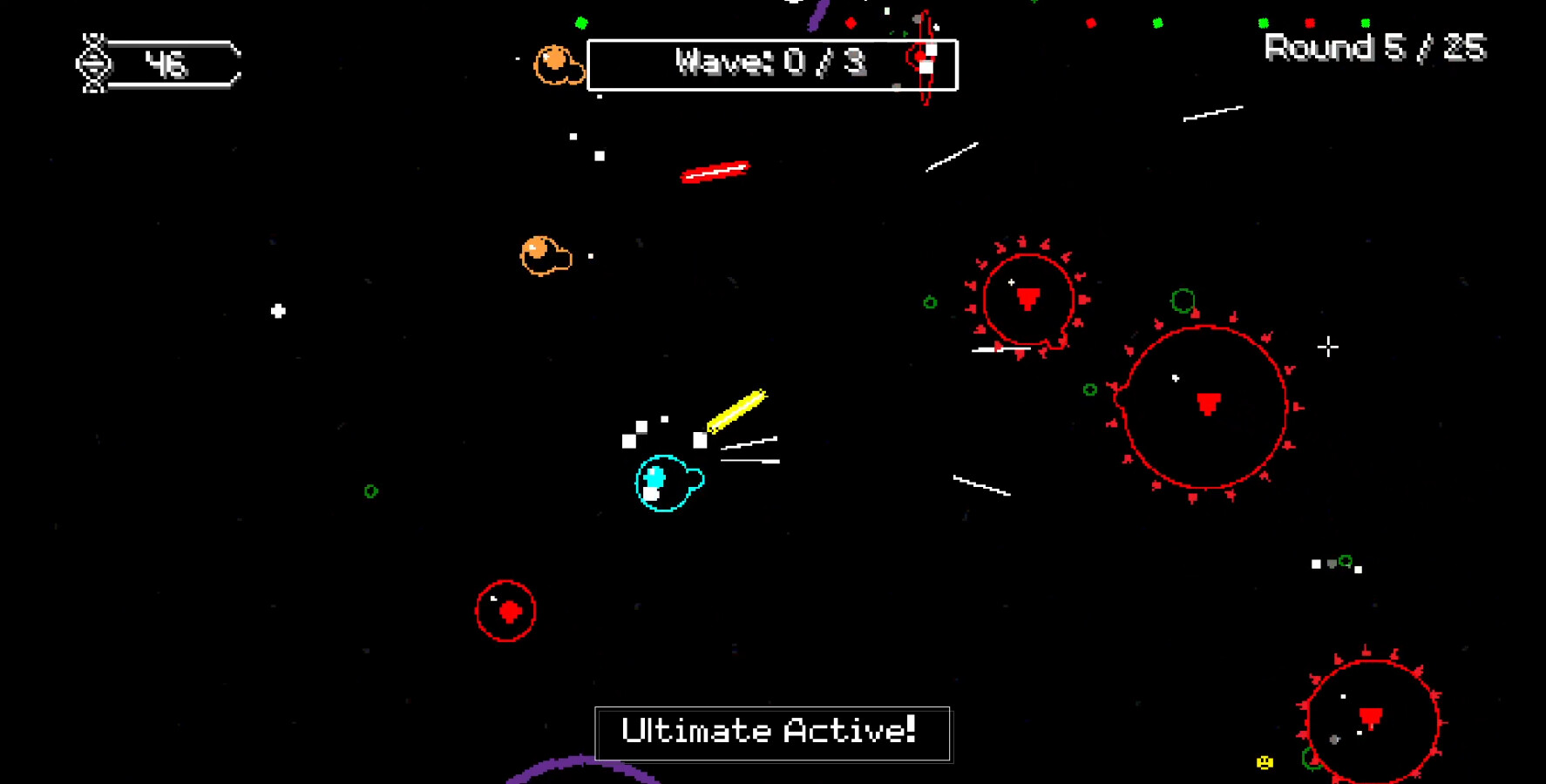Viewport: 1546px width, 784px height.
Task: Toggle the small green circle near the big virus
Action: tap(1090, 389)
